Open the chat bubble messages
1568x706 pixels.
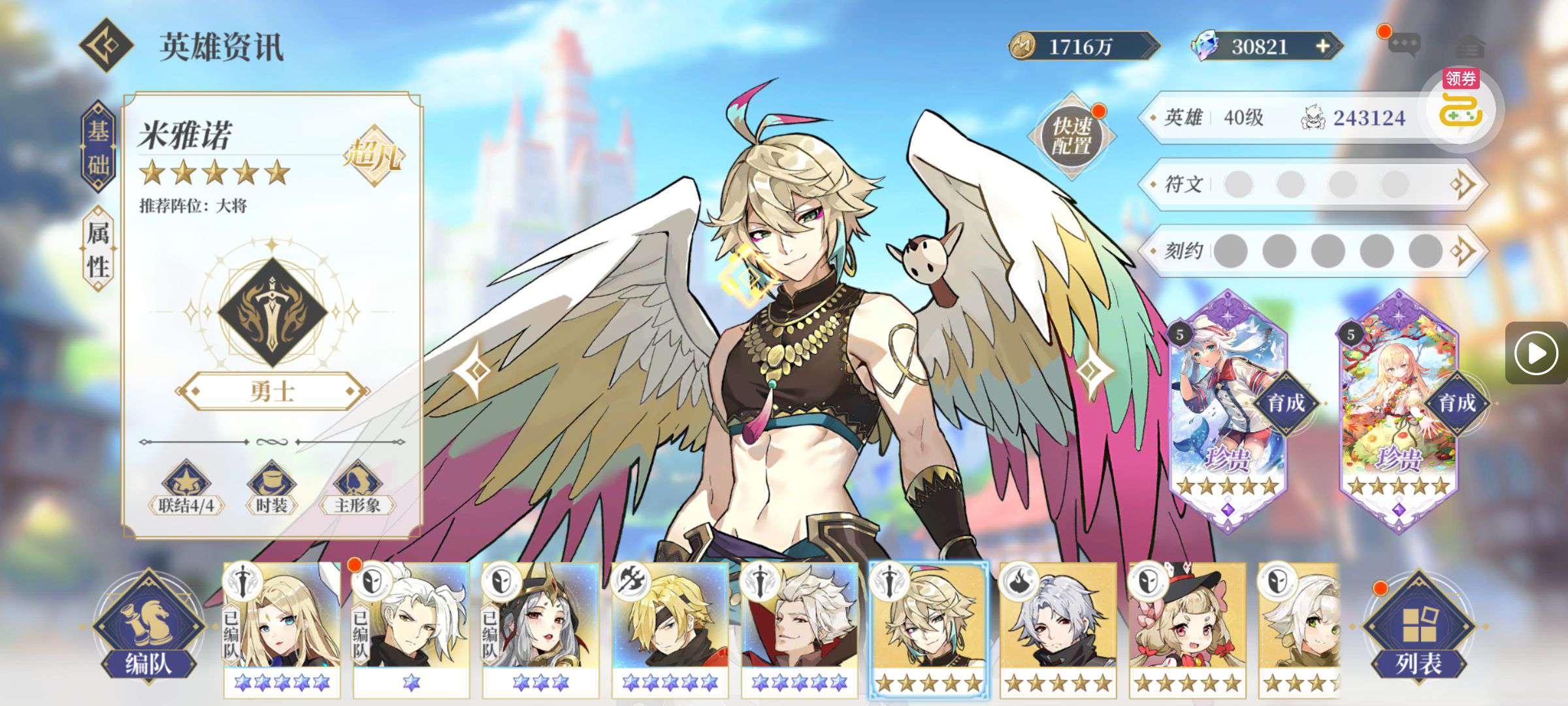[1403, 45]
